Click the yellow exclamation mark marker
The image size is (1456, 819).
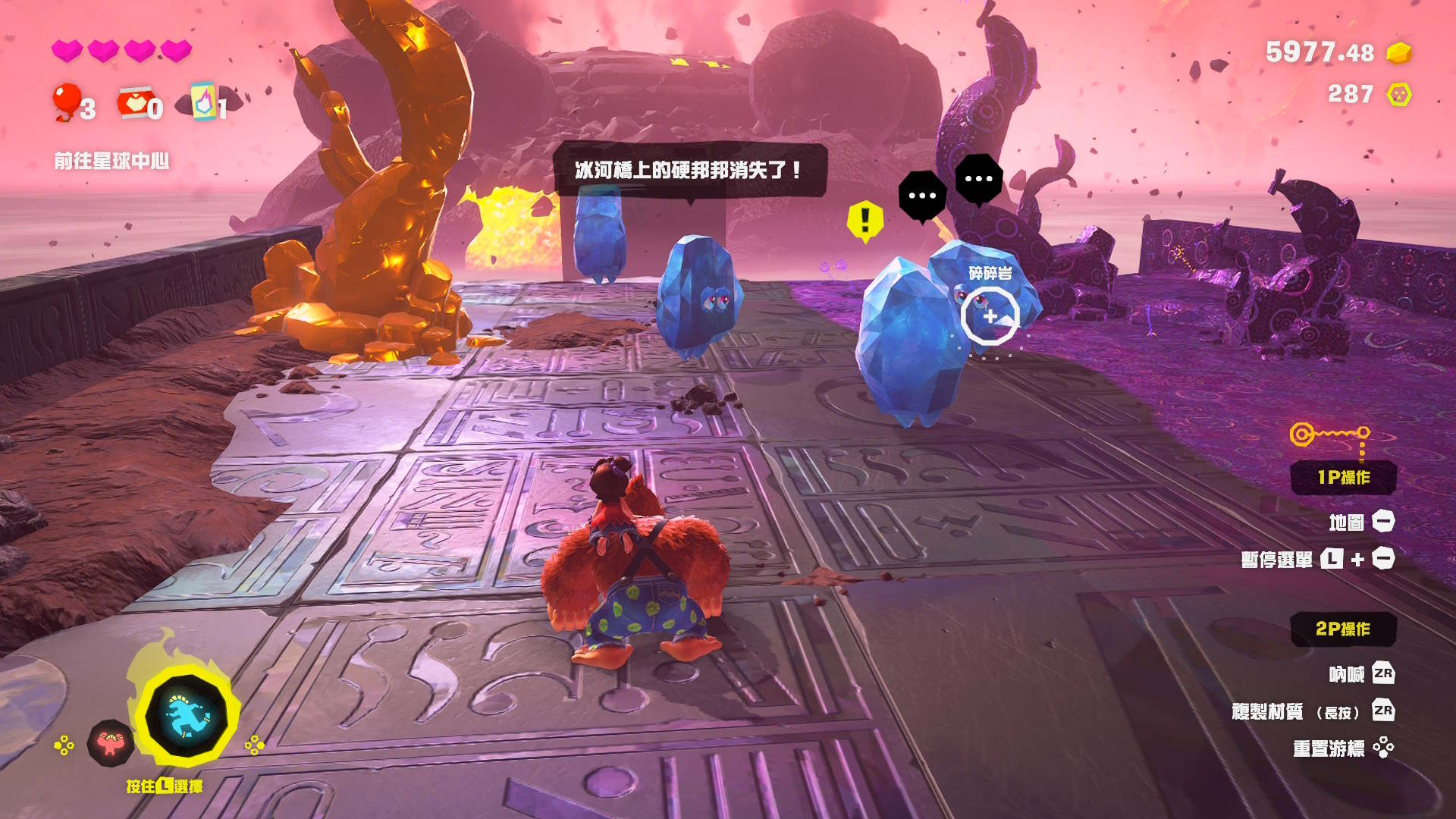coord(864,221)
